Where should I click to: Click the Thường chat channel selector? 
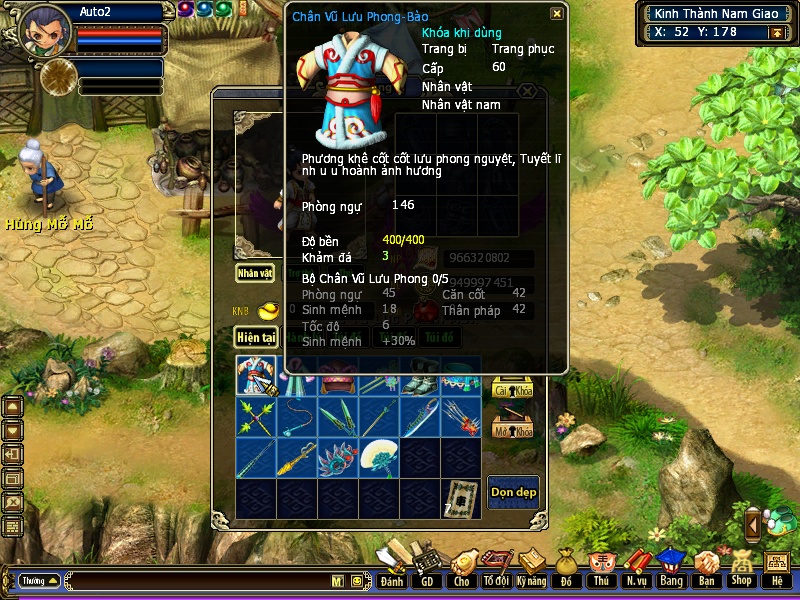pos(40,580)
